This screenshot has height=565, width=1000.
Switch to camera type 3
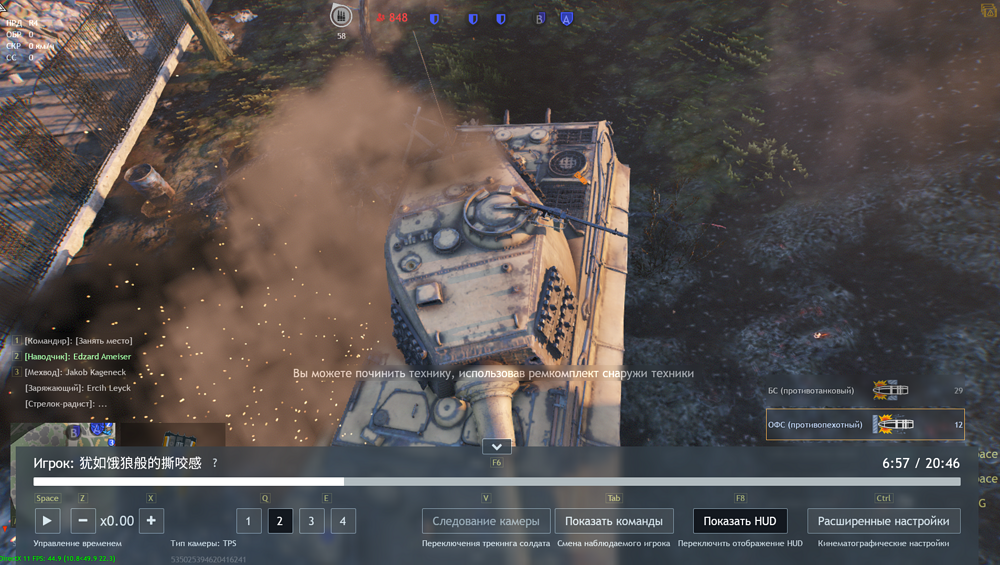(x=311, y=521)
